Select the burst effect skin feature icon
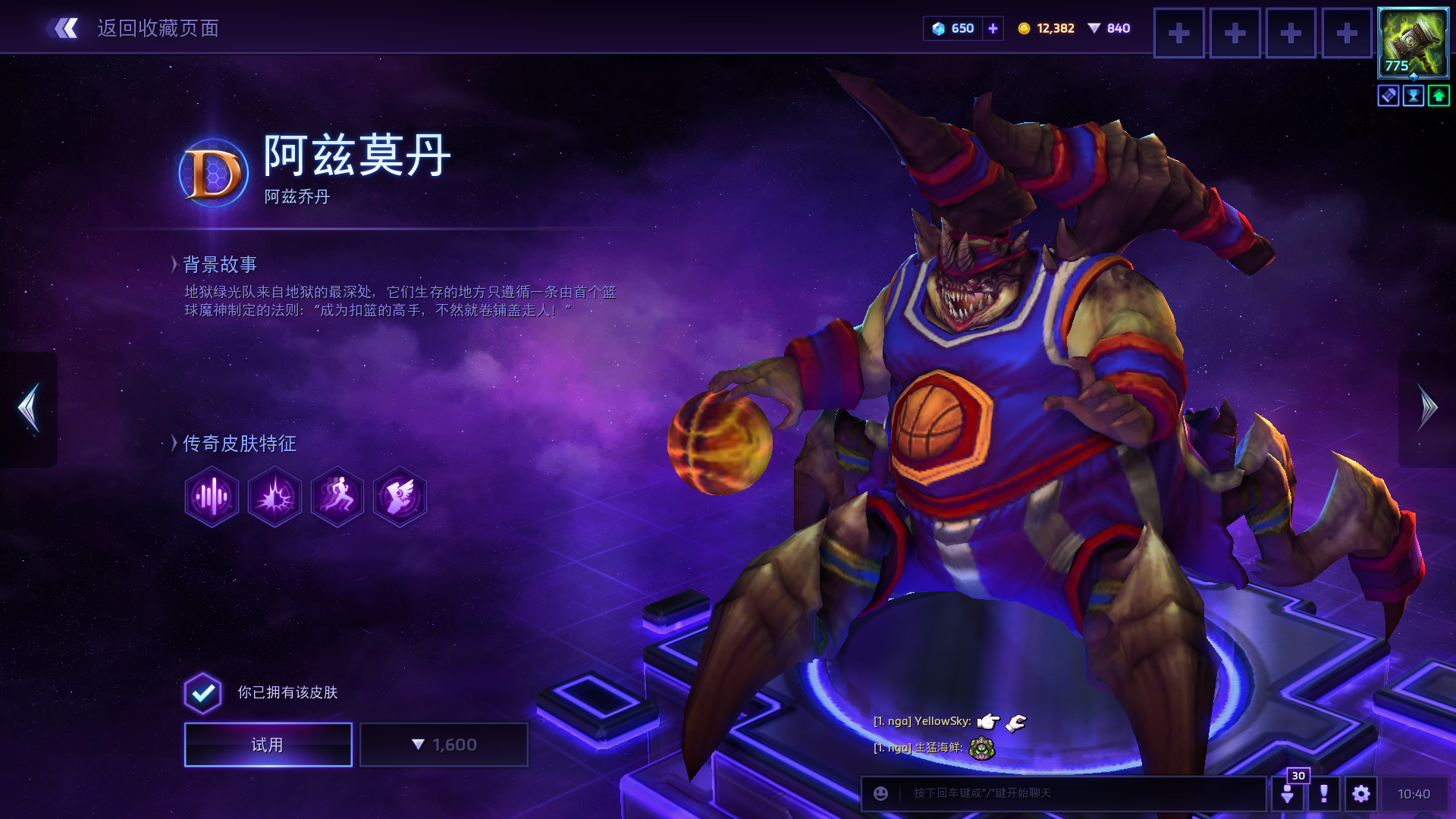This screenshot has width=1456, height=819. pos(275,497)
